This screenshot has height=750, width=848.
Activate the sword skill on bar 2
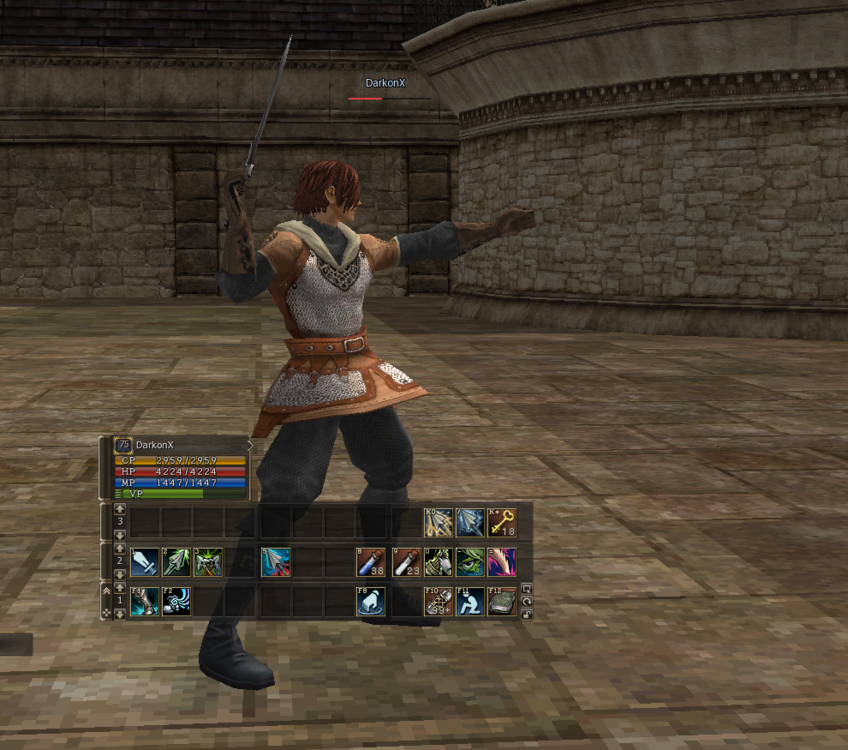click(x=144, y=562)
